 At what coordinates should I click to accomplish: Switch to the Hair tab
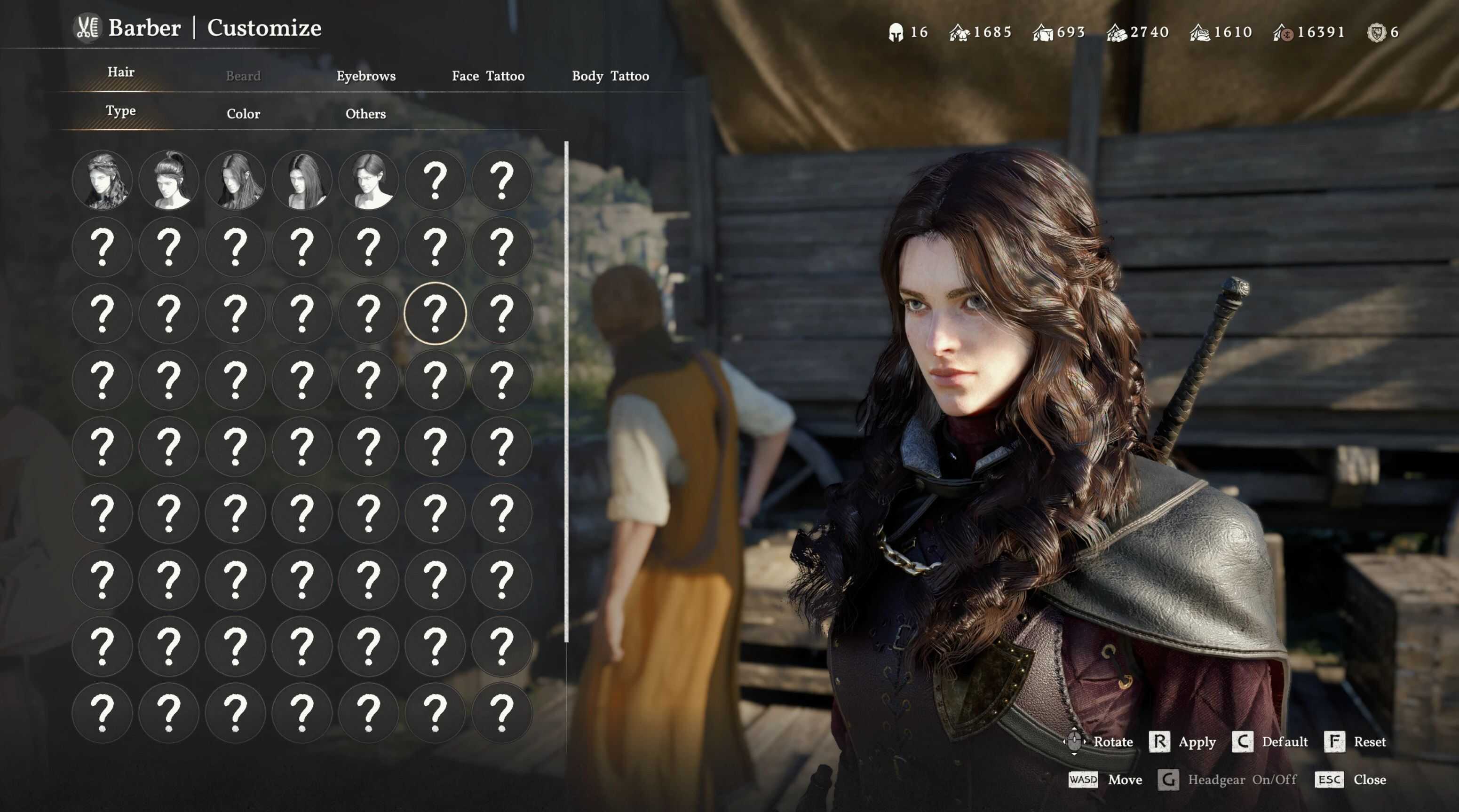[x=120, y=72]
